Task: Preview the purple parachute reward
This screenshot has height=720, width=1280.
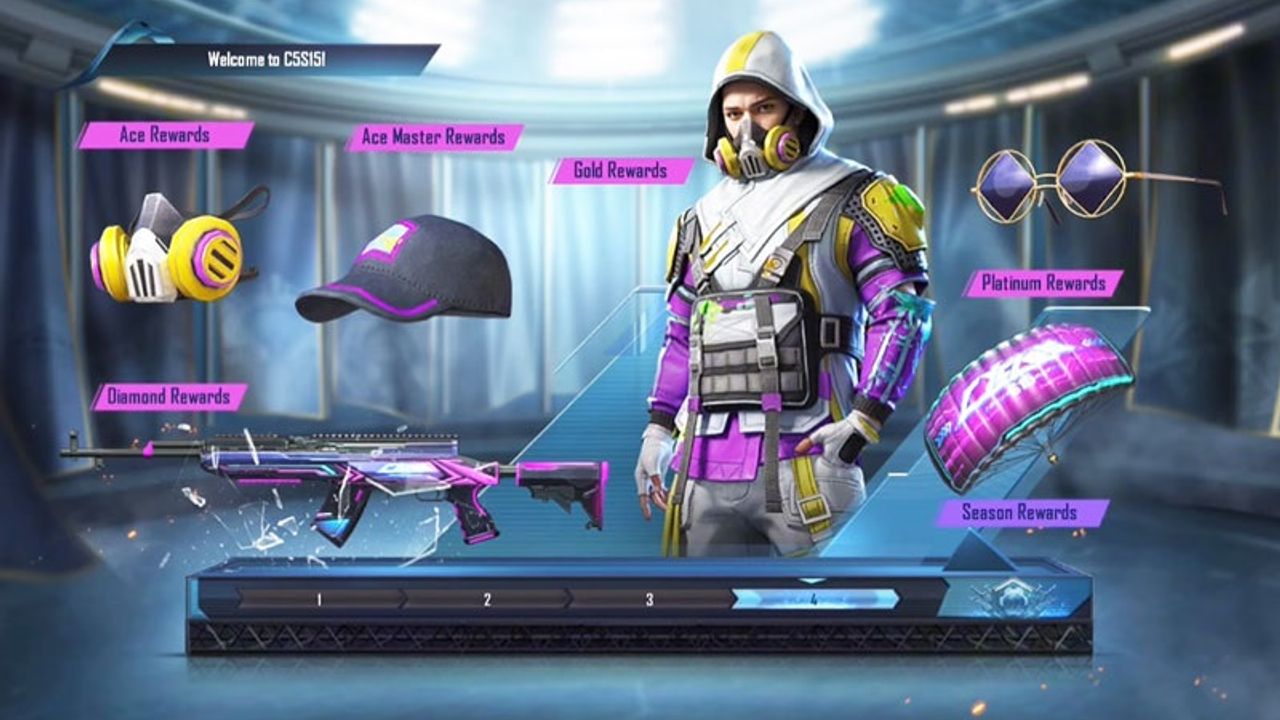Action: click(1028, 400)
